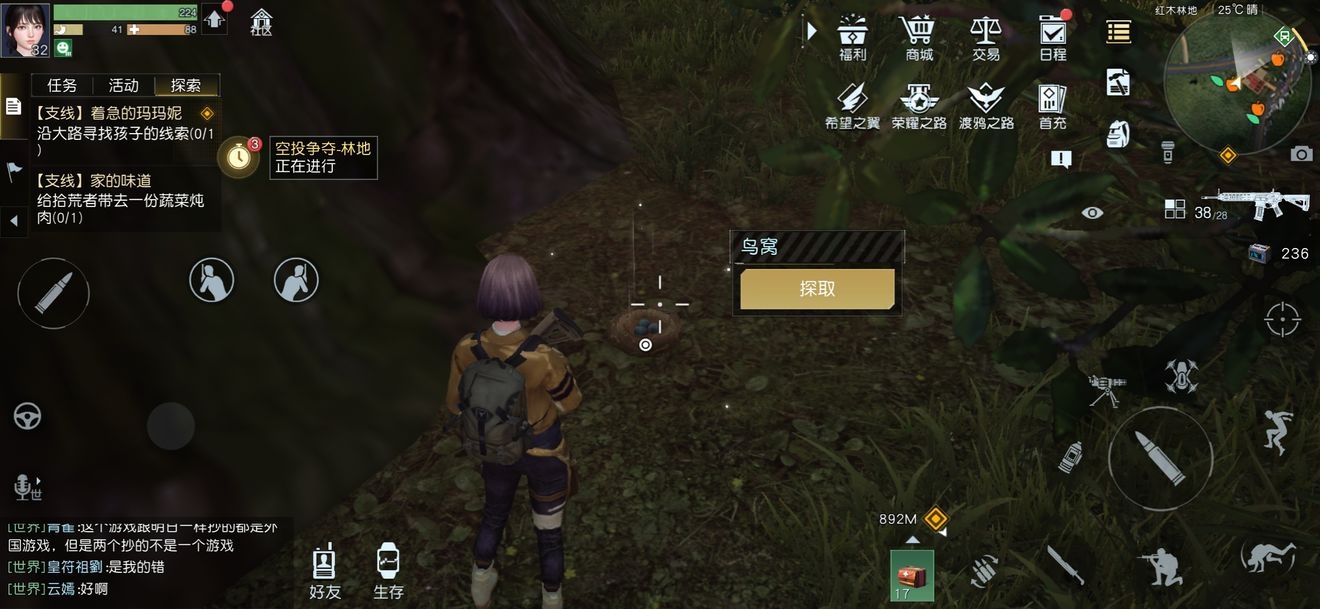Tap the 探取 button for the bird nest
1320x609 pixels.
click(x=817, y=289)
